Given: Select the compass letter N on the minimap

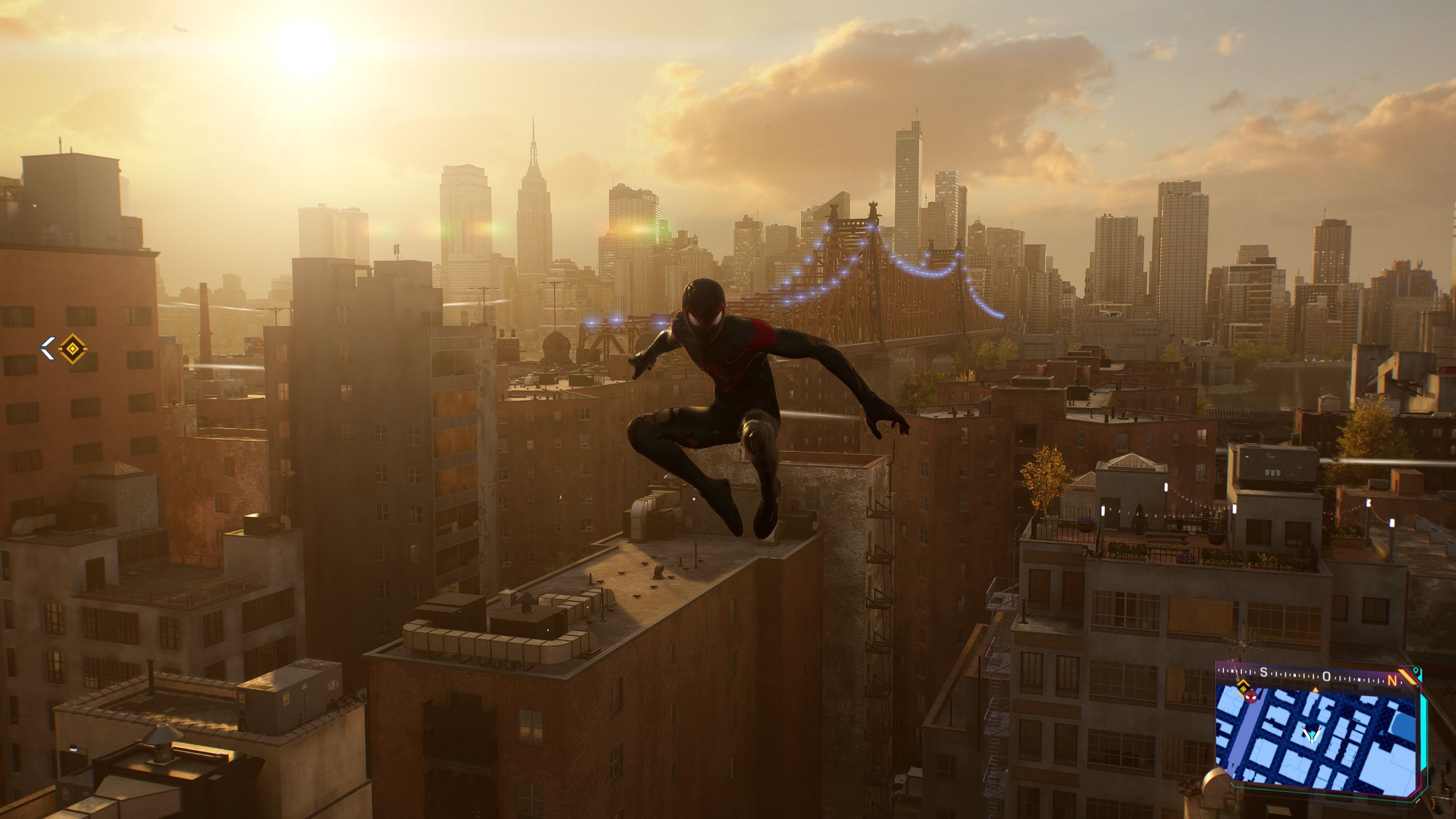Looking at the screenshot, I should click(x=1392, y=680).
